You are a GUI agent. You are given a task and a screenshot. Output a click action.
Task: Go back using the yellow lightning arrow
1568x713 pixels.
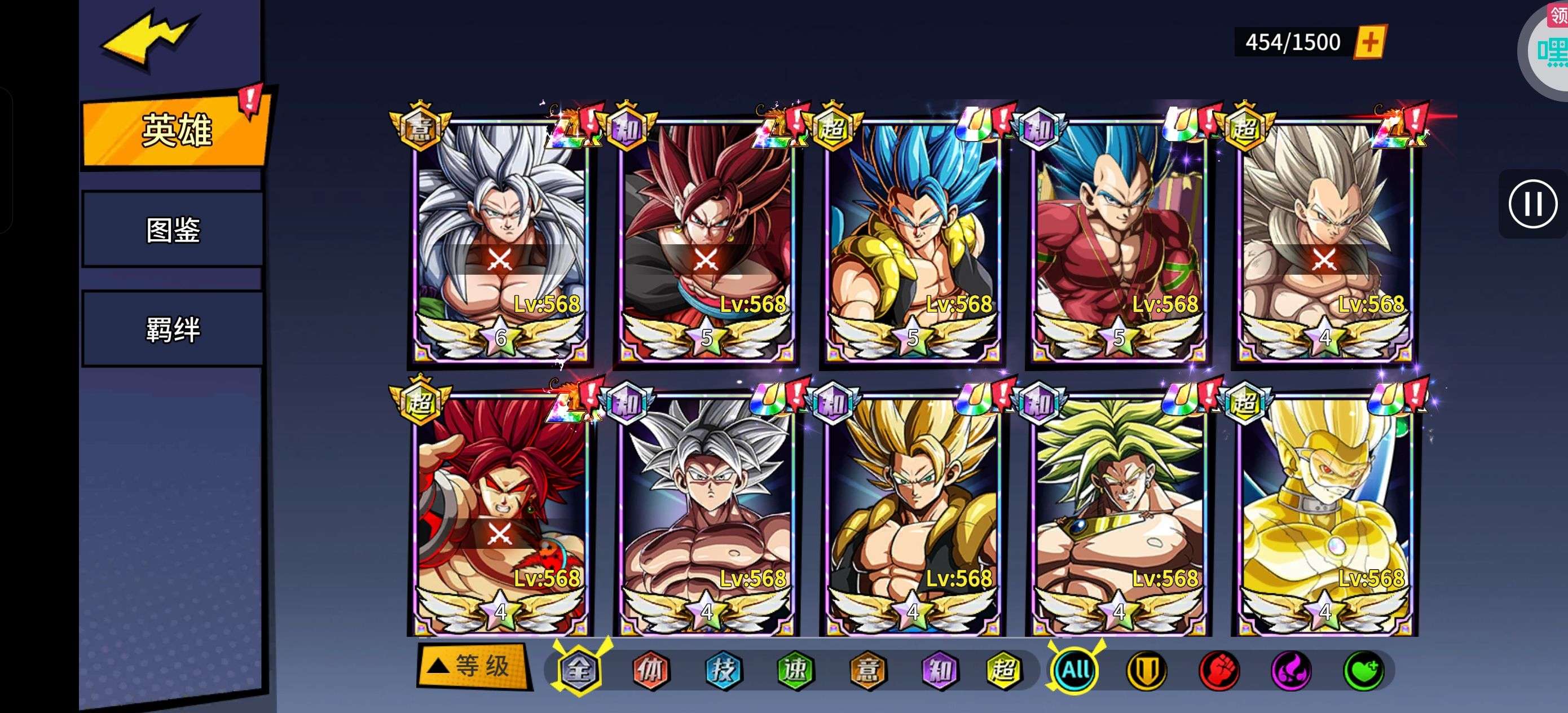148,38
